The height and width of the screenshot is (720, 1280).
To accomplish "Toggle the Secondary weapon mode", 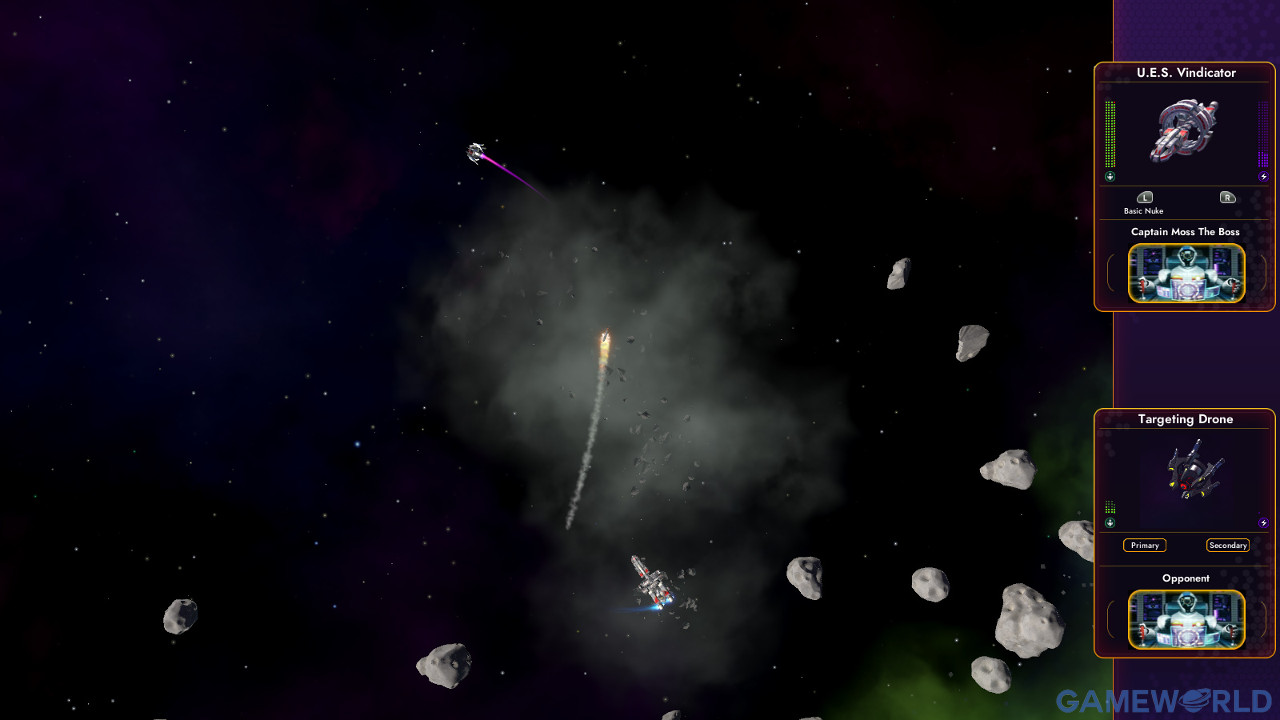I will [1229, 545].
